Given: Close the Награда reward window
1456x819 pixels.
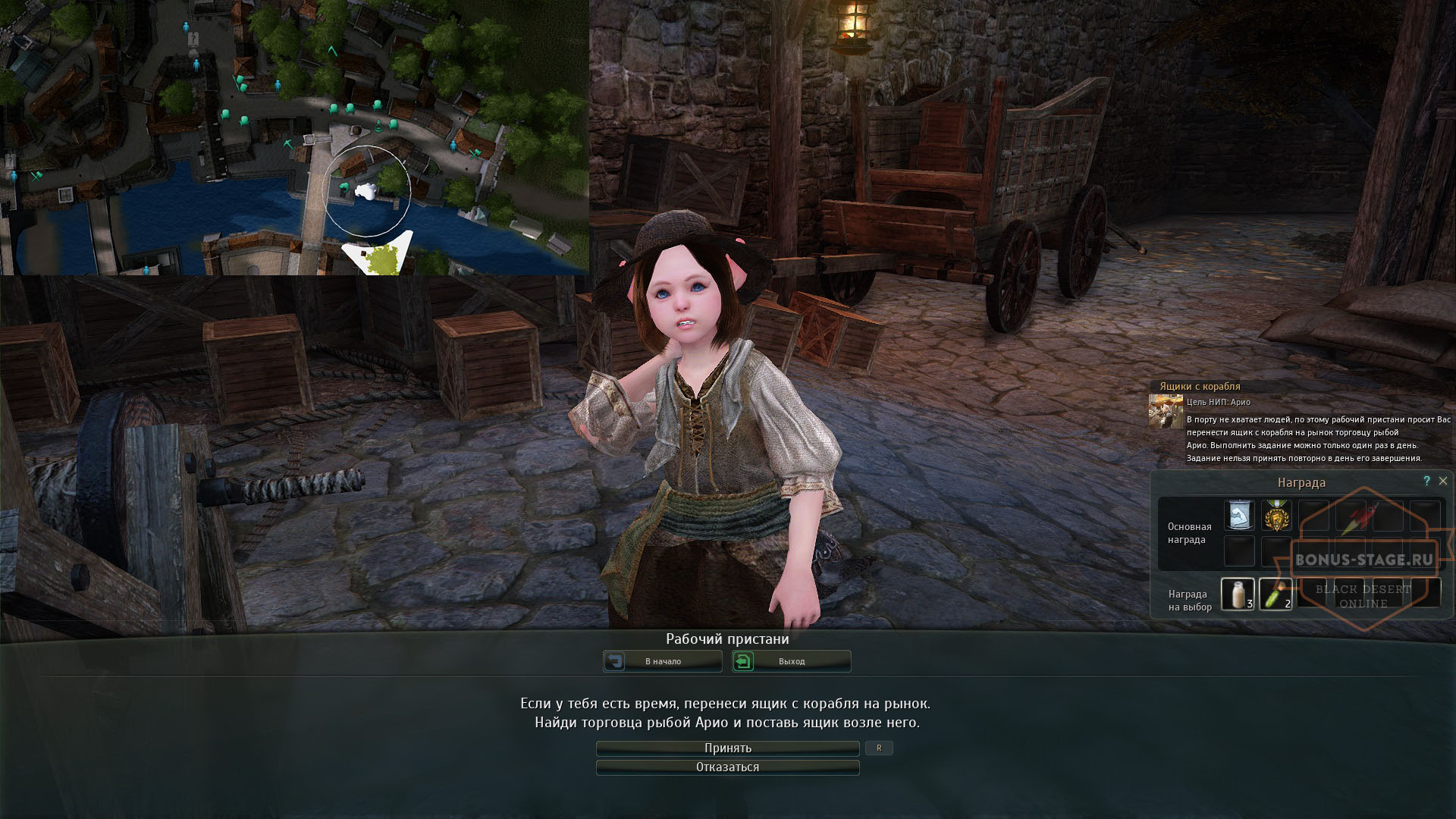Looking at the screenshot, I should coord(1443,481).
